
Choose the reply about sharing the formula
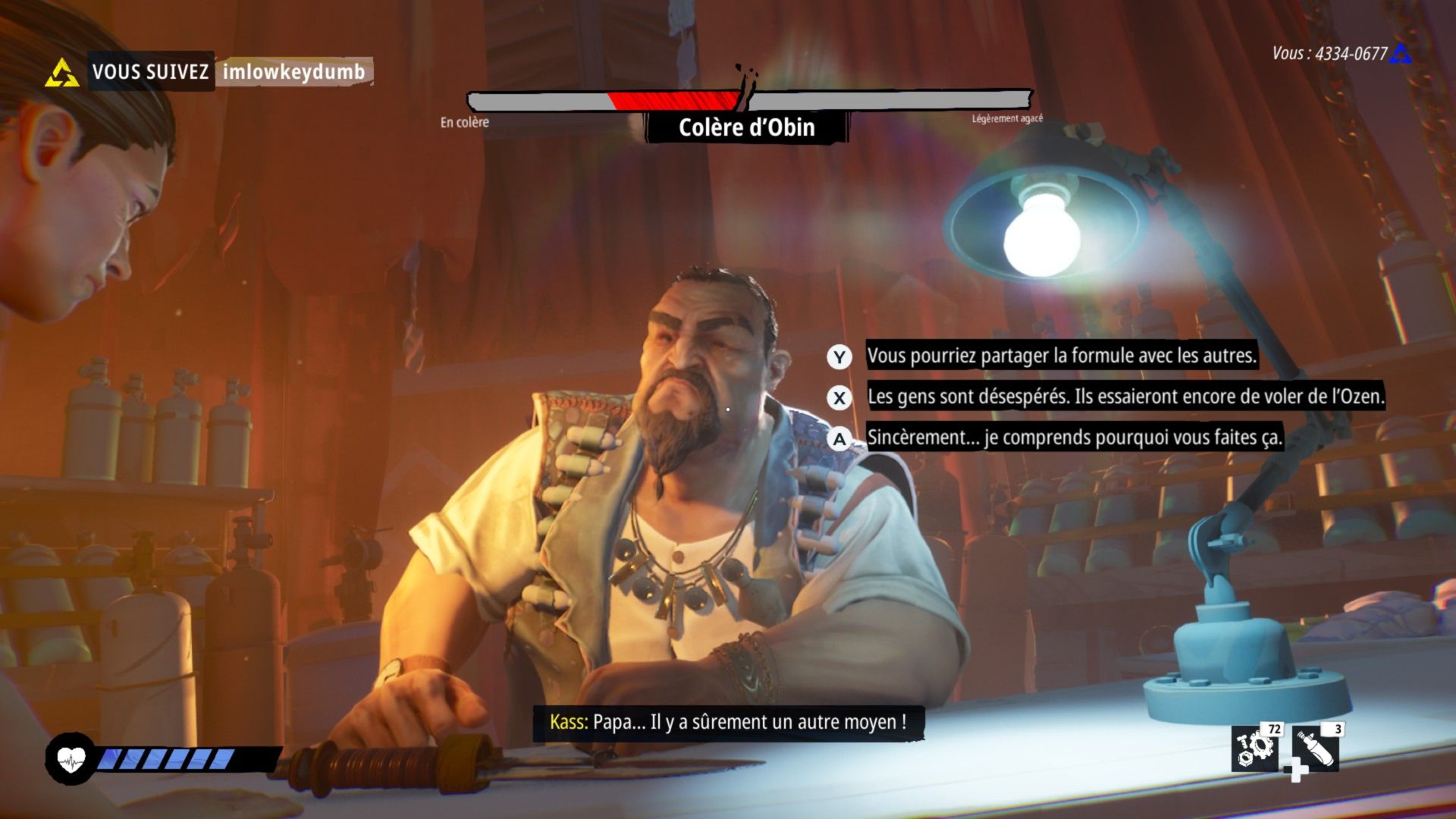click(1061, 356)
